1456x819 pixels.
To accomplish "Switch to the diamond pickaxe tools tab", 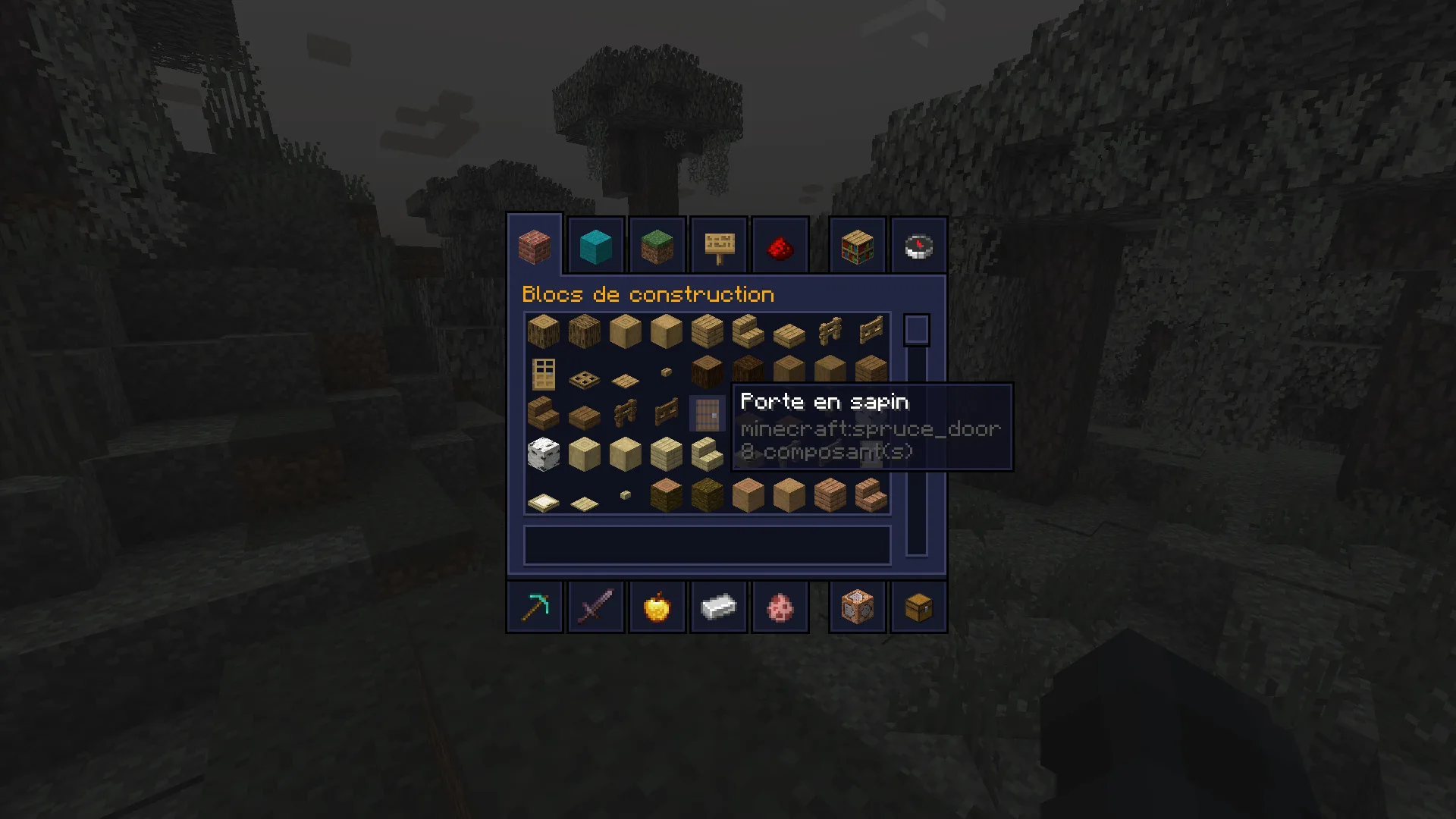I will 535,607.
